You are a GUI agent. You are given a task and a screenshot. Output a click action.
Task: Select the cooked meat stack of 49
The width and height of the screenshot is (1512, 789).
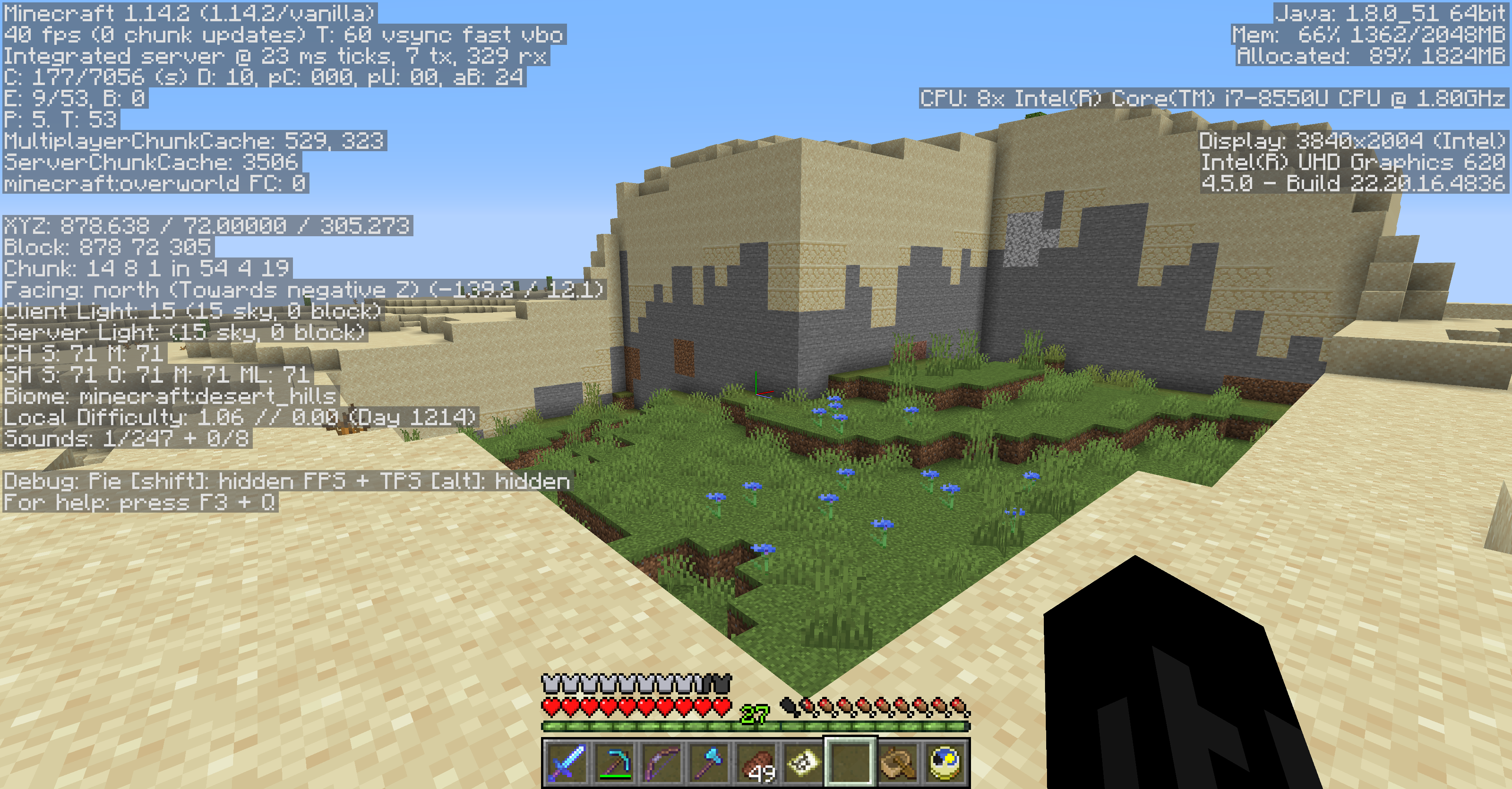point(756,762)
